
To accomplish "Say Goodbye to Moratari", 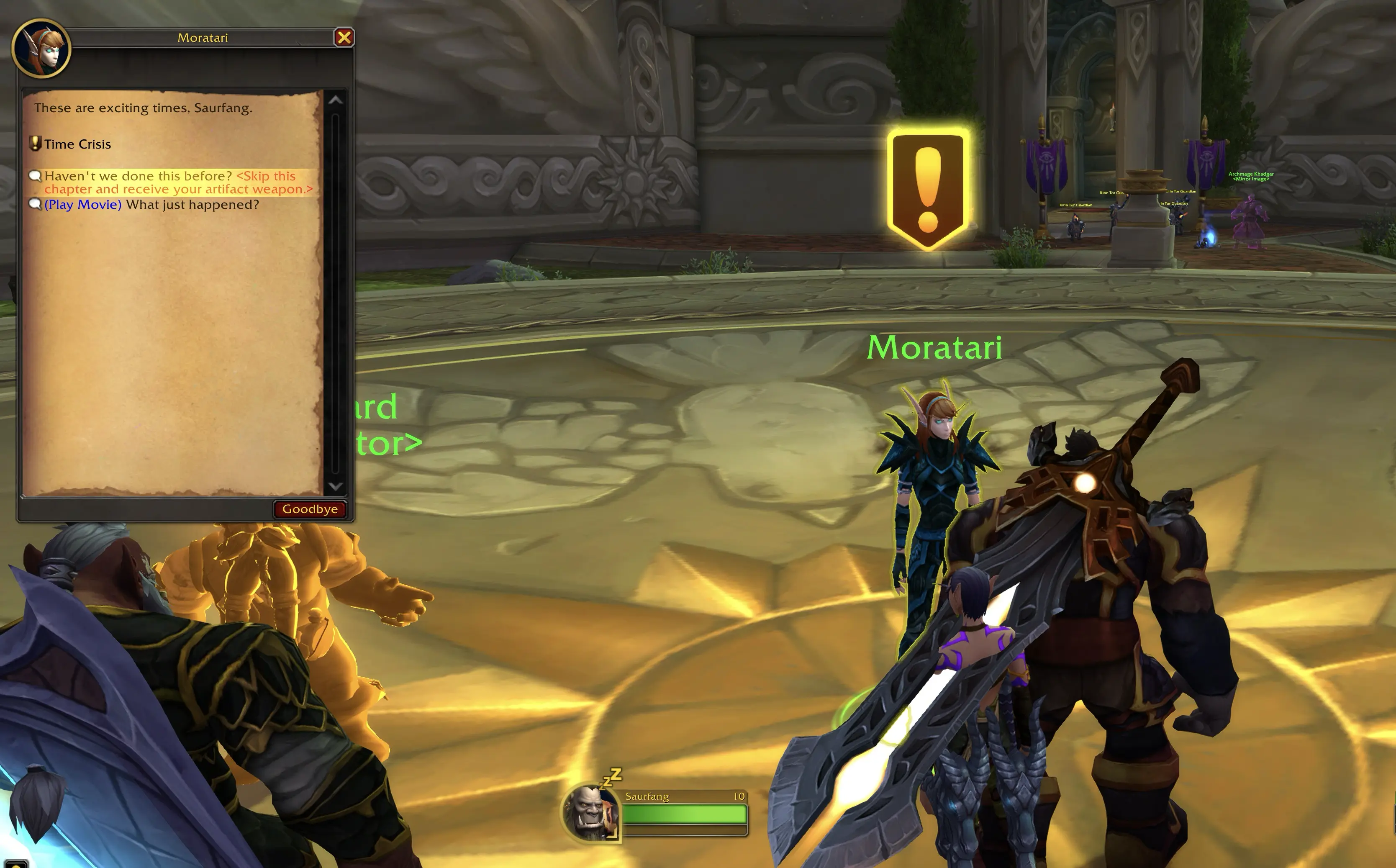I will pyautogui.click(x=310, y=509).
